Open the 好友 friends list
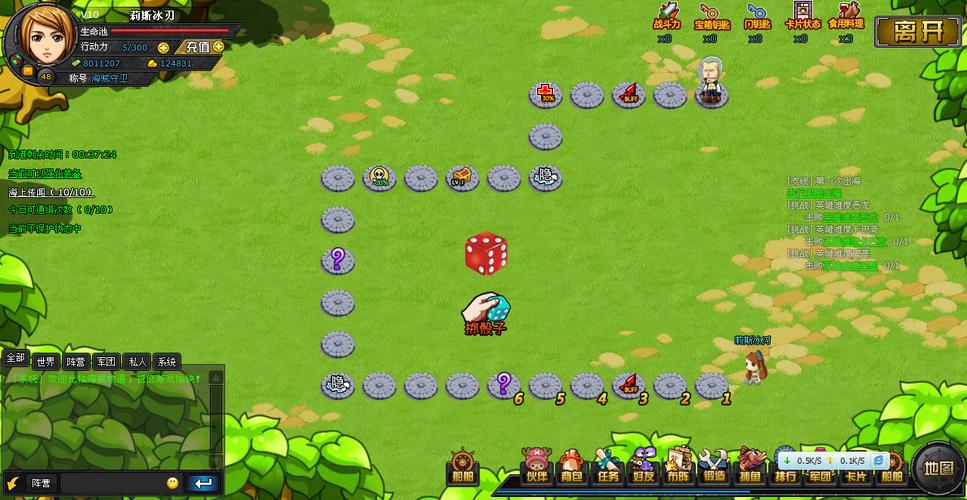Viewport: 967px width, 500px height. [x=642, y=468]
